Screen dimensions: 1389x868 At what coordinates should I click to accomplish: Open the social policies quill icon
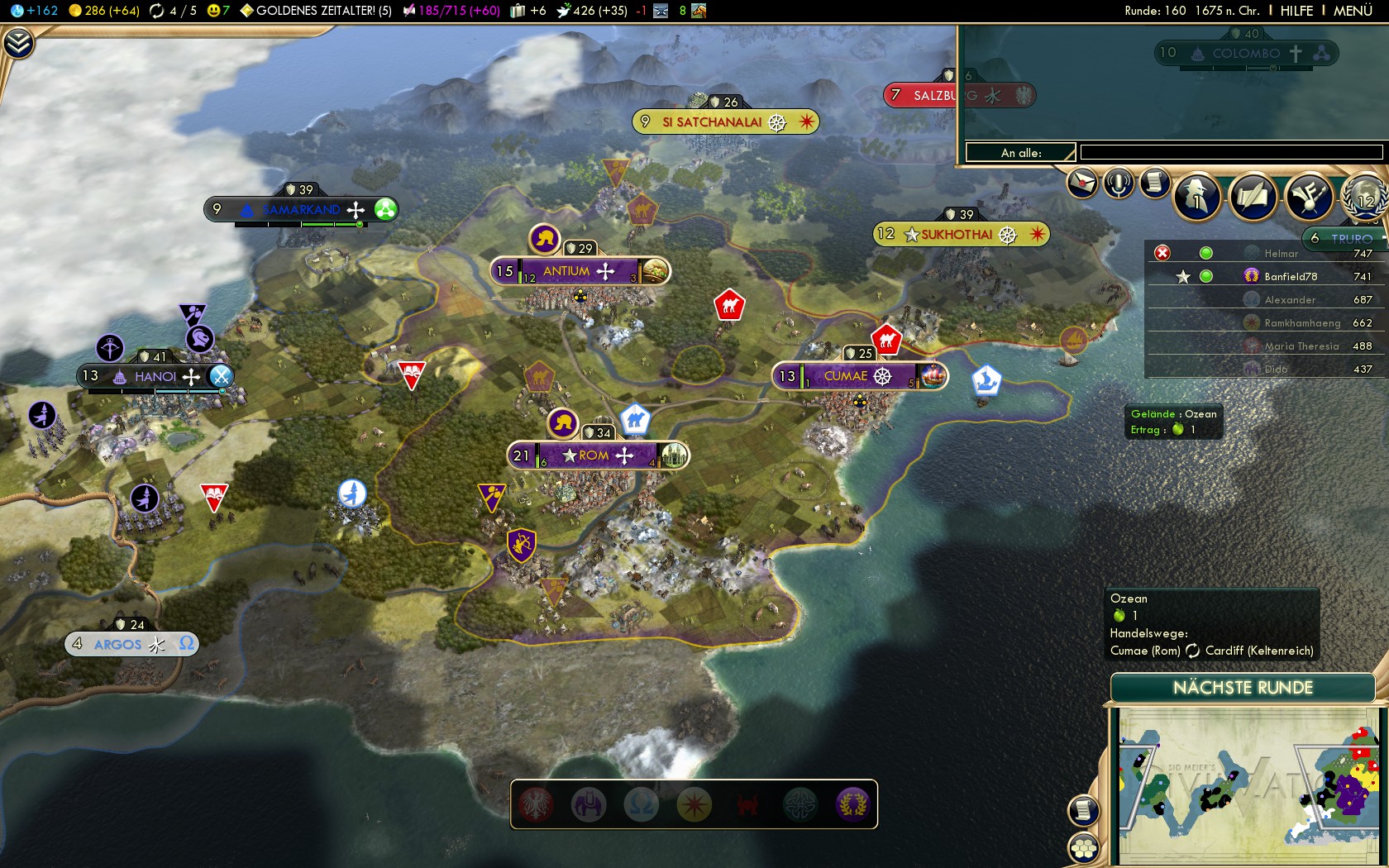[1253, 197]
